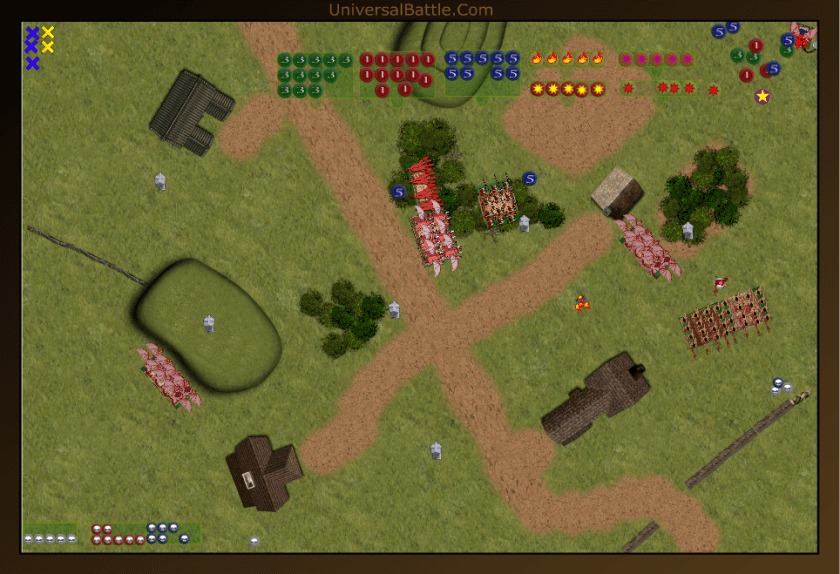
Task: Pick the lone grey skull token
Action: coord(254,541)
